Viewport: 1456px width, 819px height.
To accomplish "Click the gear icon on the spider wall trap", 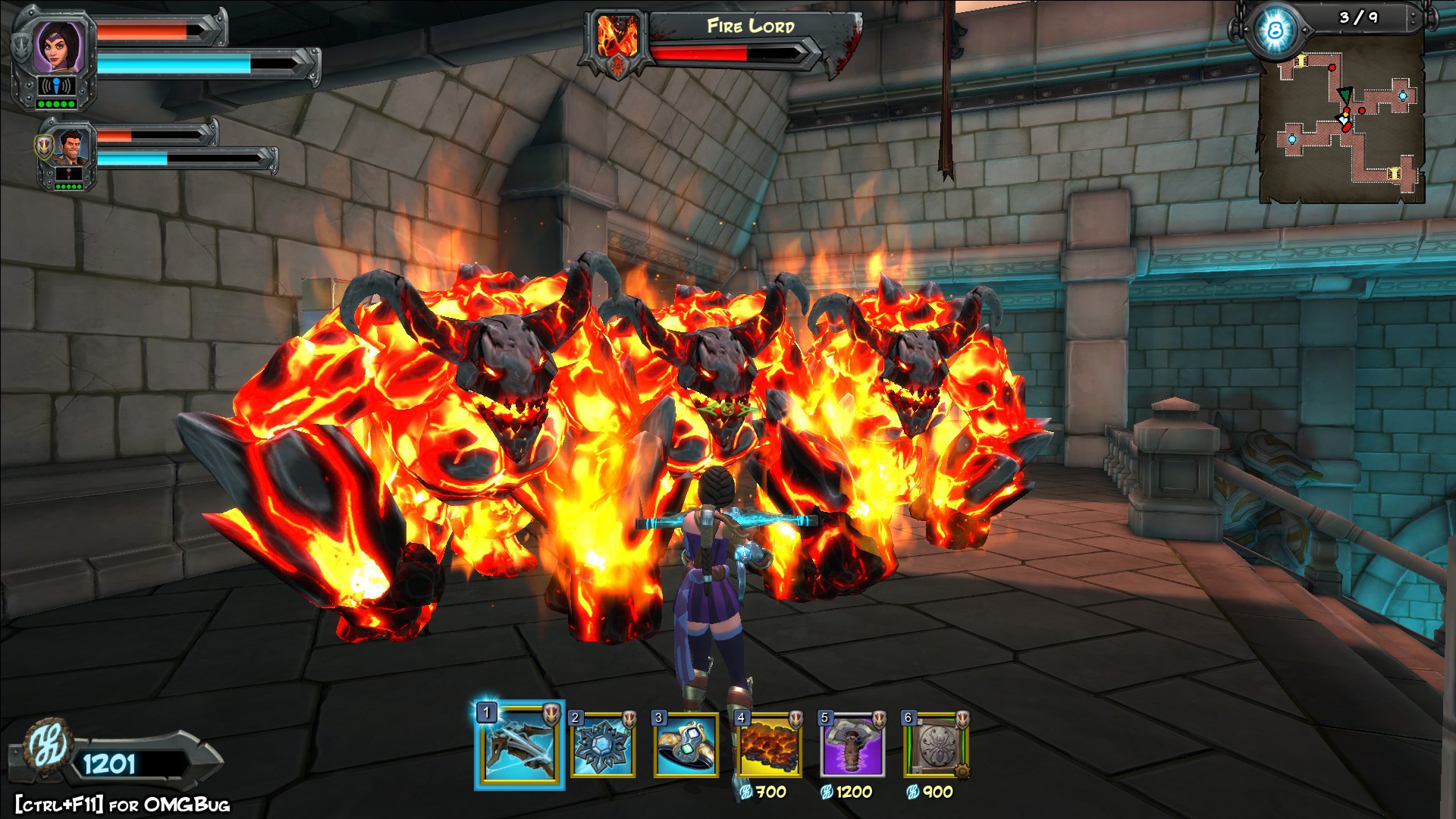I will click(962, 772).
